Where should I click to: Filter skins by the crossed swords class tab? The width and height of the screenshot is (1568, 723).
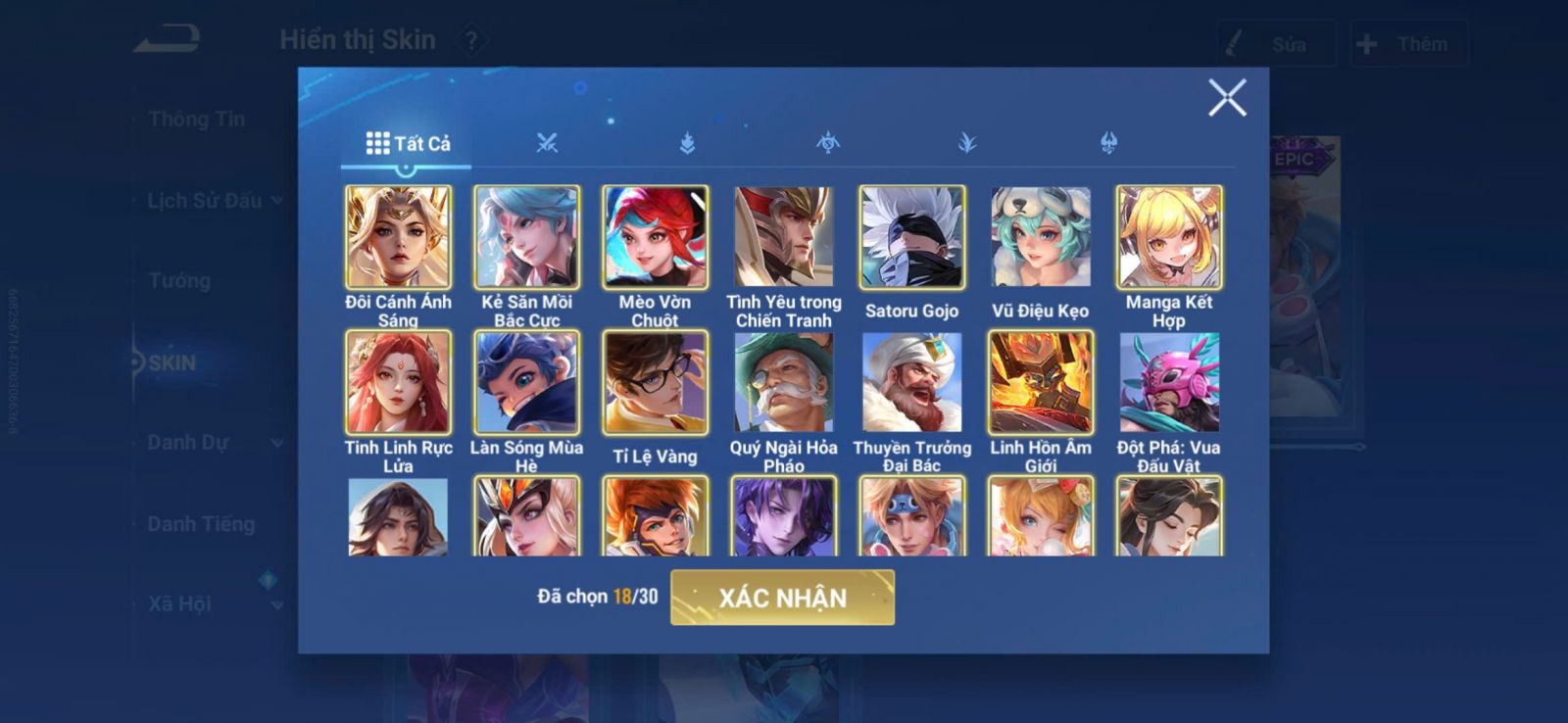pos(547,143)
